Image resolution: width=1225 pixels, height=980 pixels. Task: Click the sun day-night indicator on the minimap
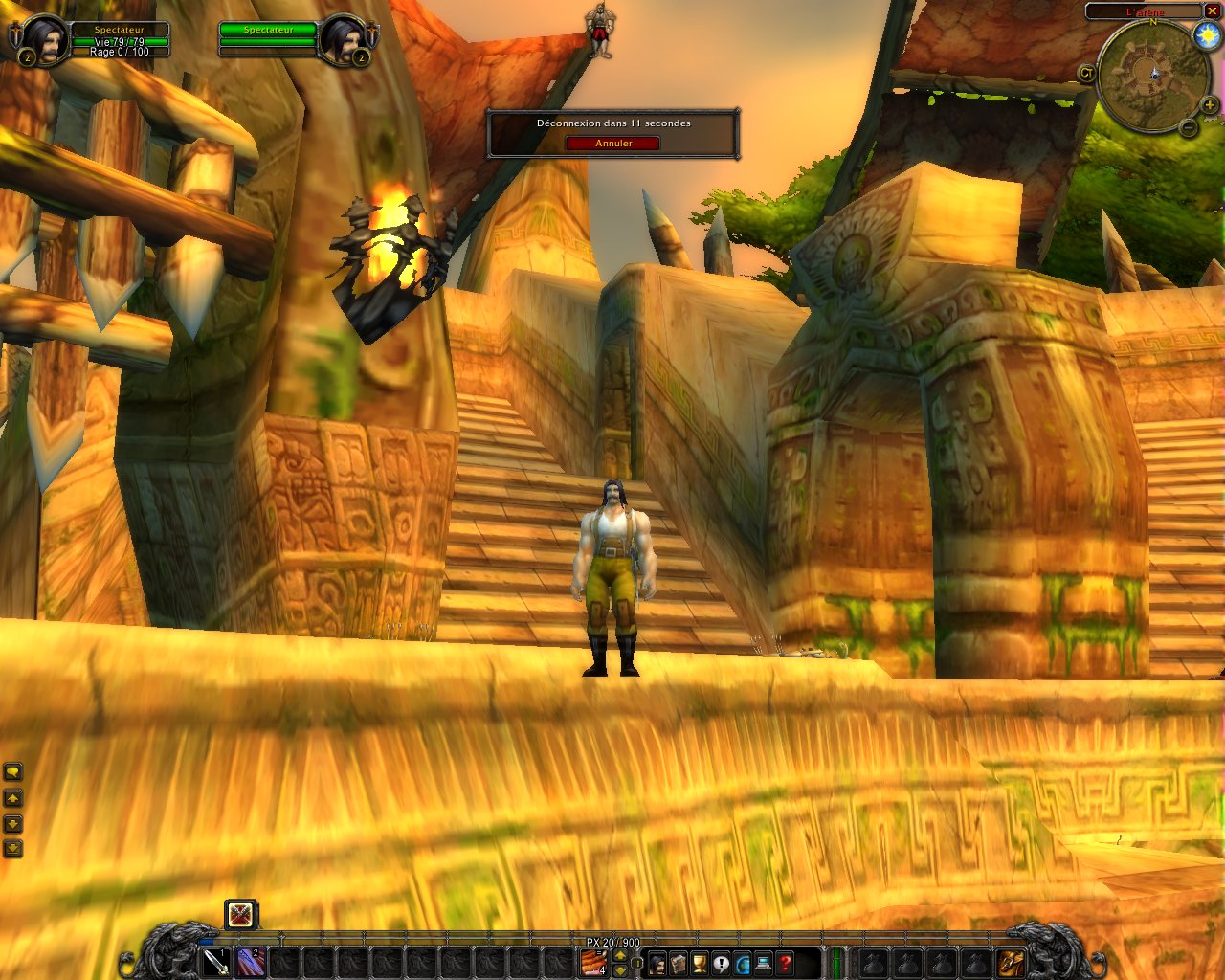(x=1206, y=35)
